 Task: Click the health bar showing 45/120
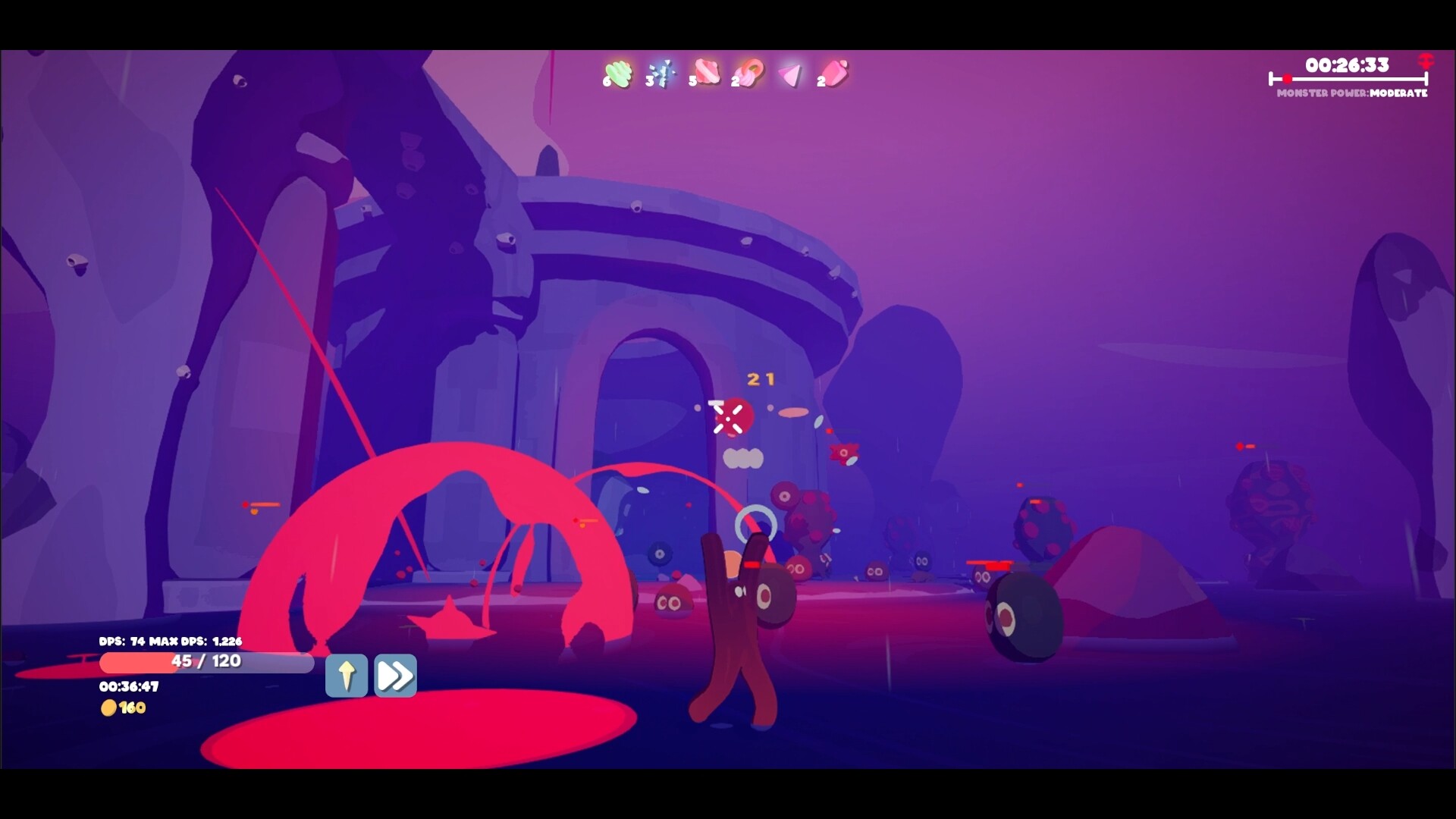coord(206,661)
